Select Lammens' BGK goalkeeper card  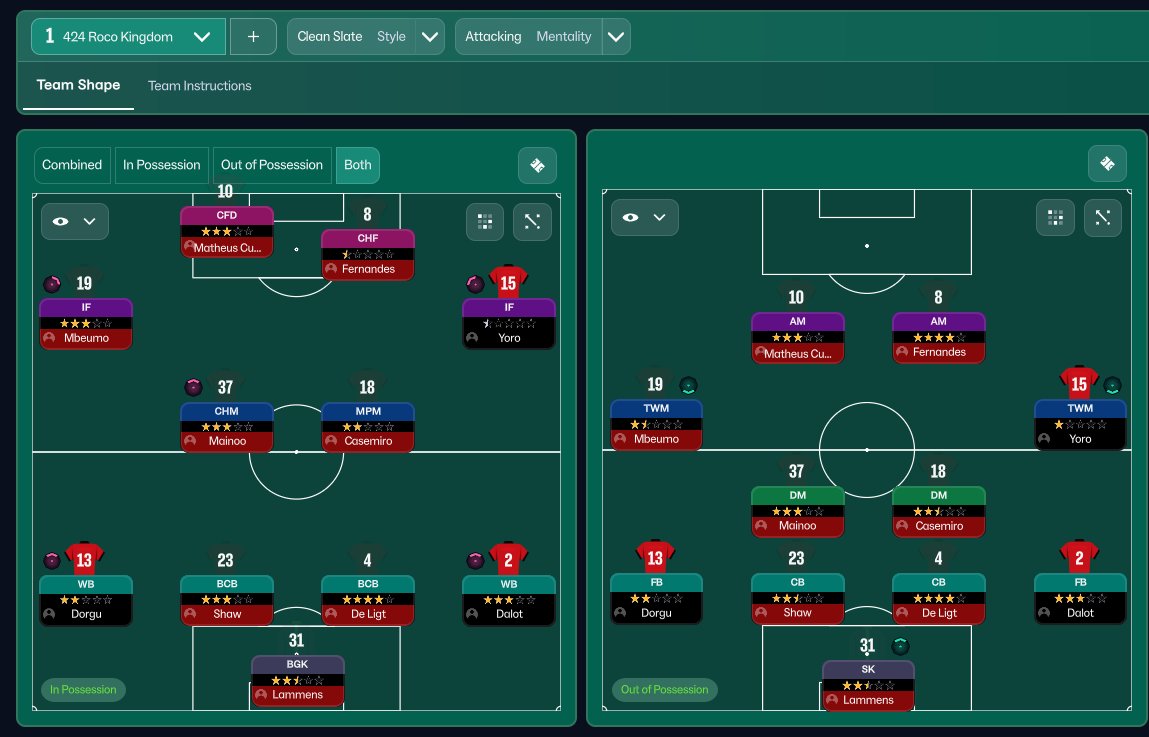click(x=297, y=679)
